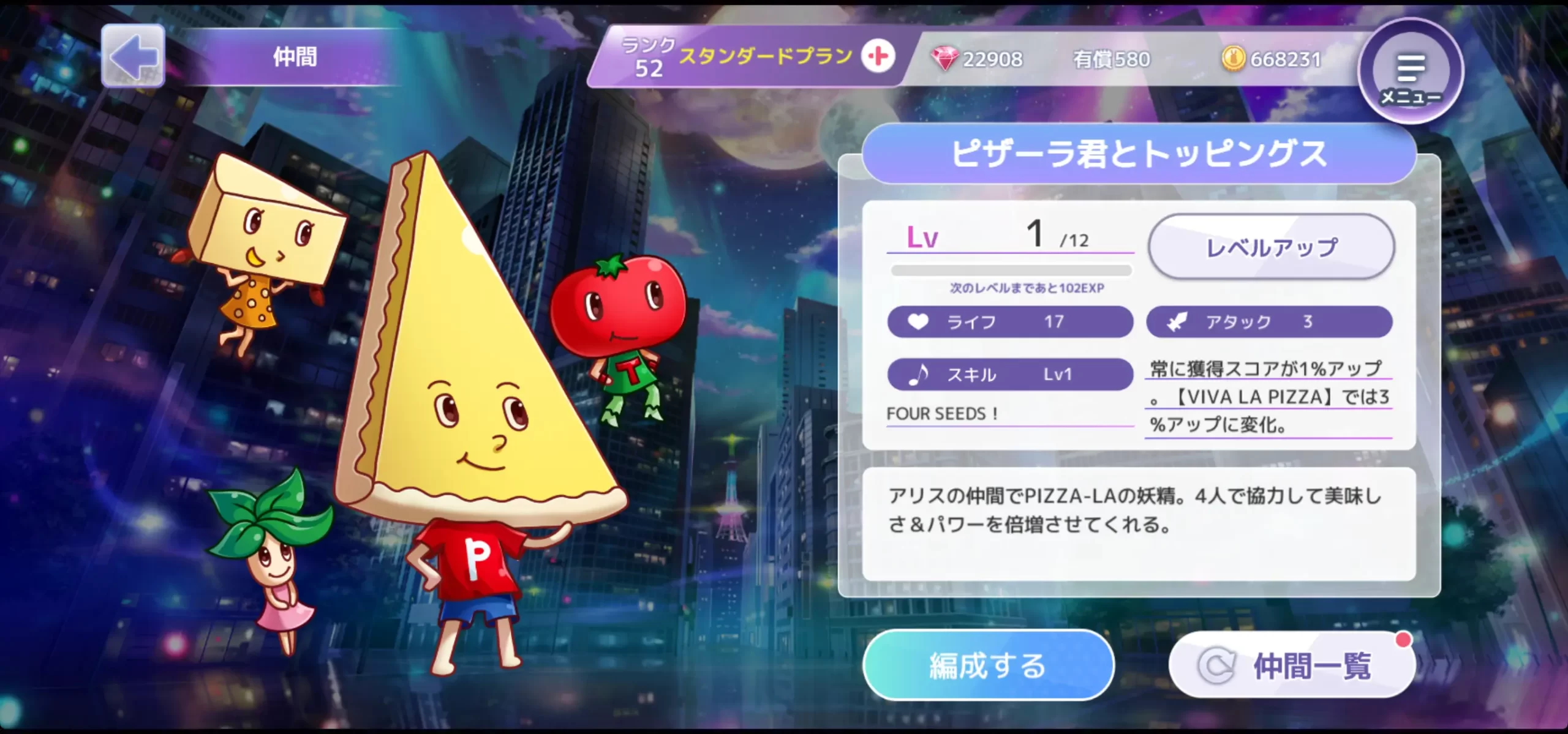Tap the red plus rank plan button

coord(878,56)
